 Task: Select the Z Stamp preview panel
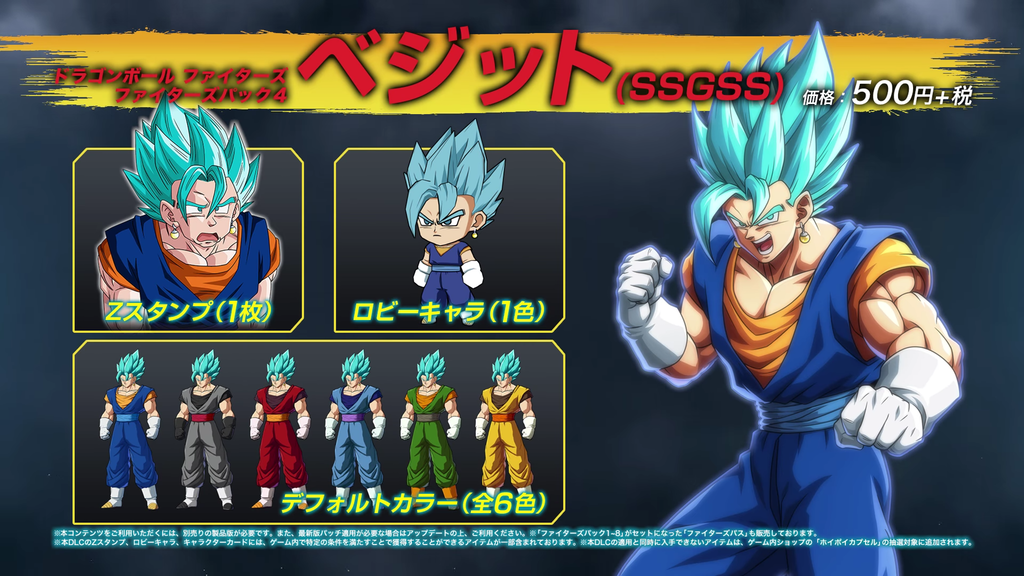coord(188,240)
